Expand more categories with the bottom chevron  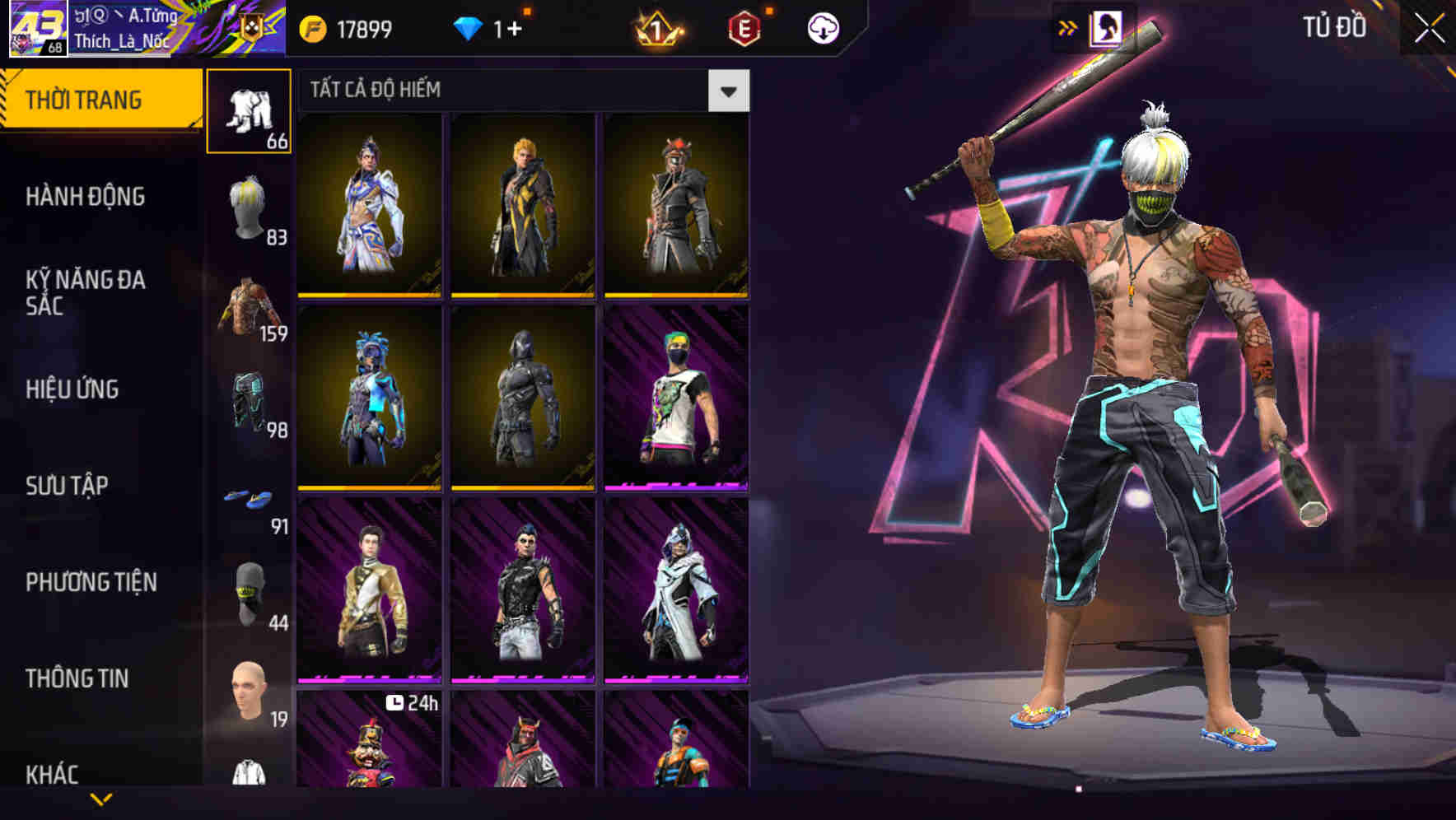point(100,800)
